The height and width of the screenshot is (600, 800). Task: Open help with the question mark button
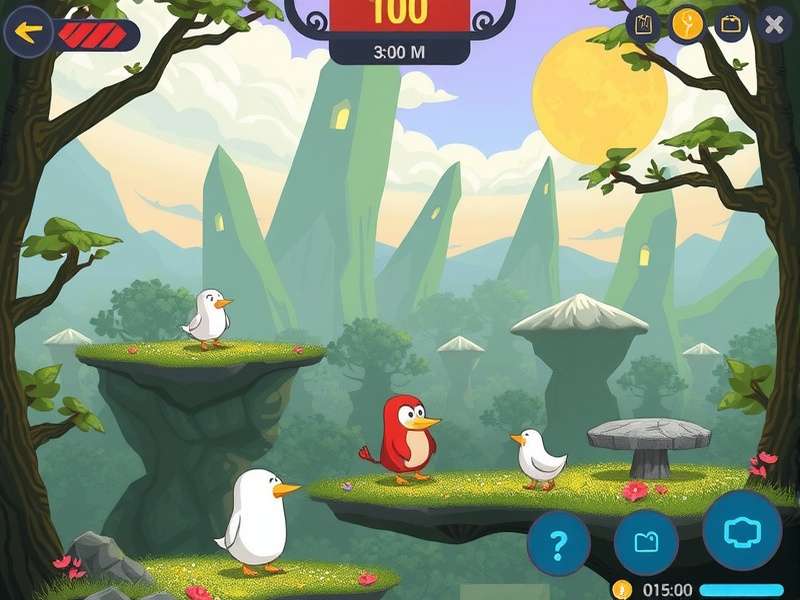click(x=558, y=544)
